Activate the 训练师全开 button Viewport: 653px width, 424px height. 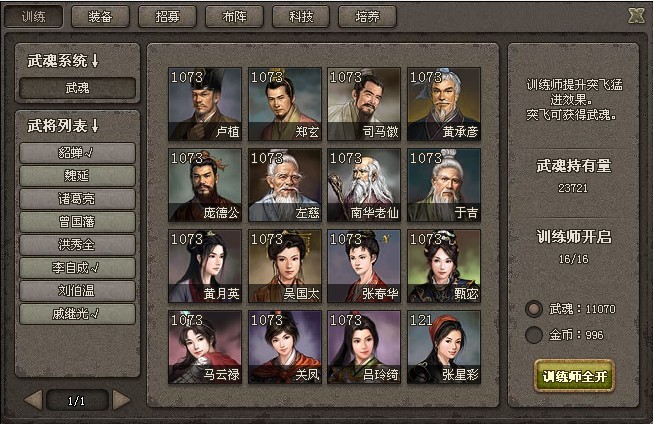(574, 377)
